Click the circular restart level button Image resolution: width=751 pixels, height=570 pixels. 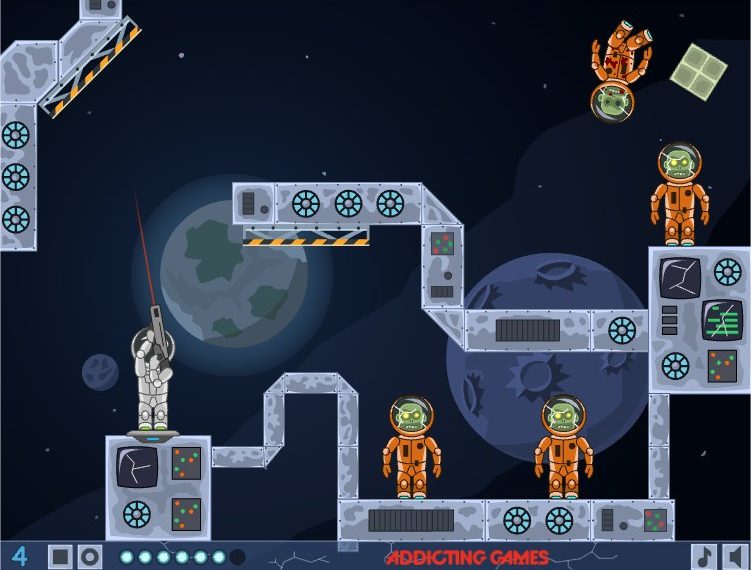(x=90, y=556)
